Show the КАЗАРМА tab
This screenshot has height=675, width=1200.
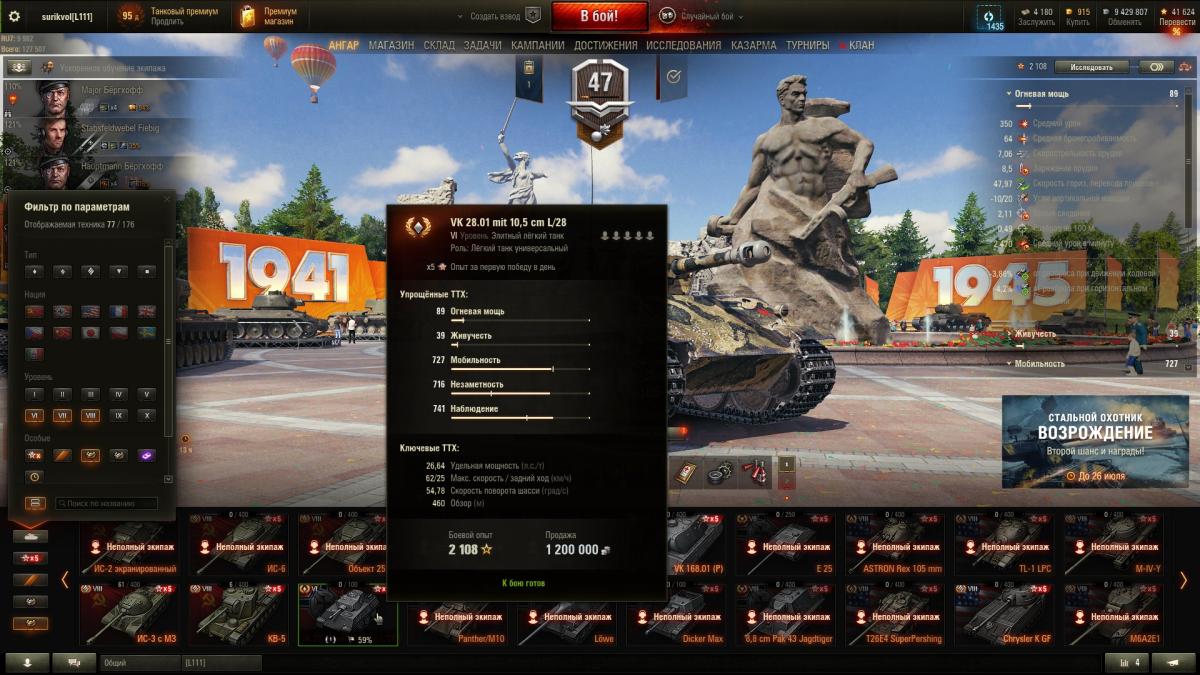click(x=753, y=45)
